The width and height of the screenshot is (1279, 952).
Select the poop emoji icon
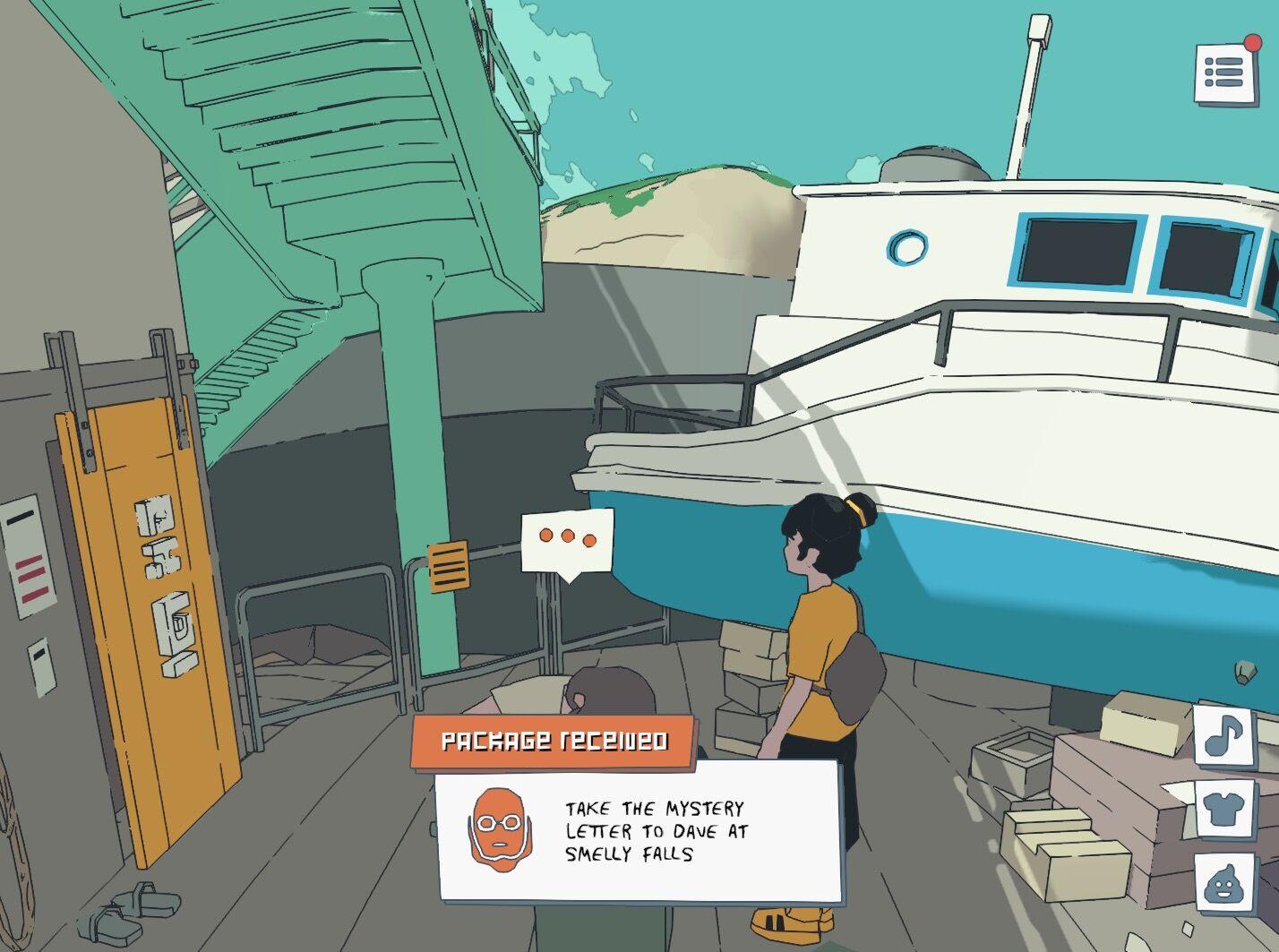point(1224,883)
